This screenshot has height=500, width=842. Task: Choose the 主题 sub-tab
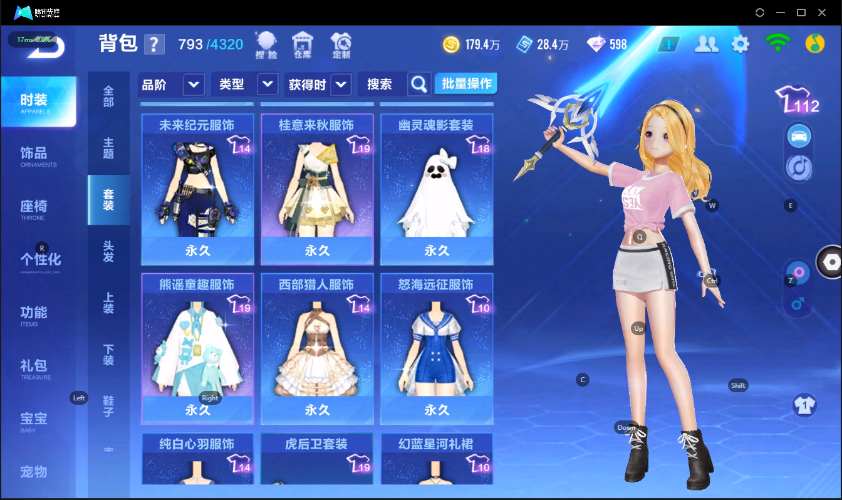[108, 147]
